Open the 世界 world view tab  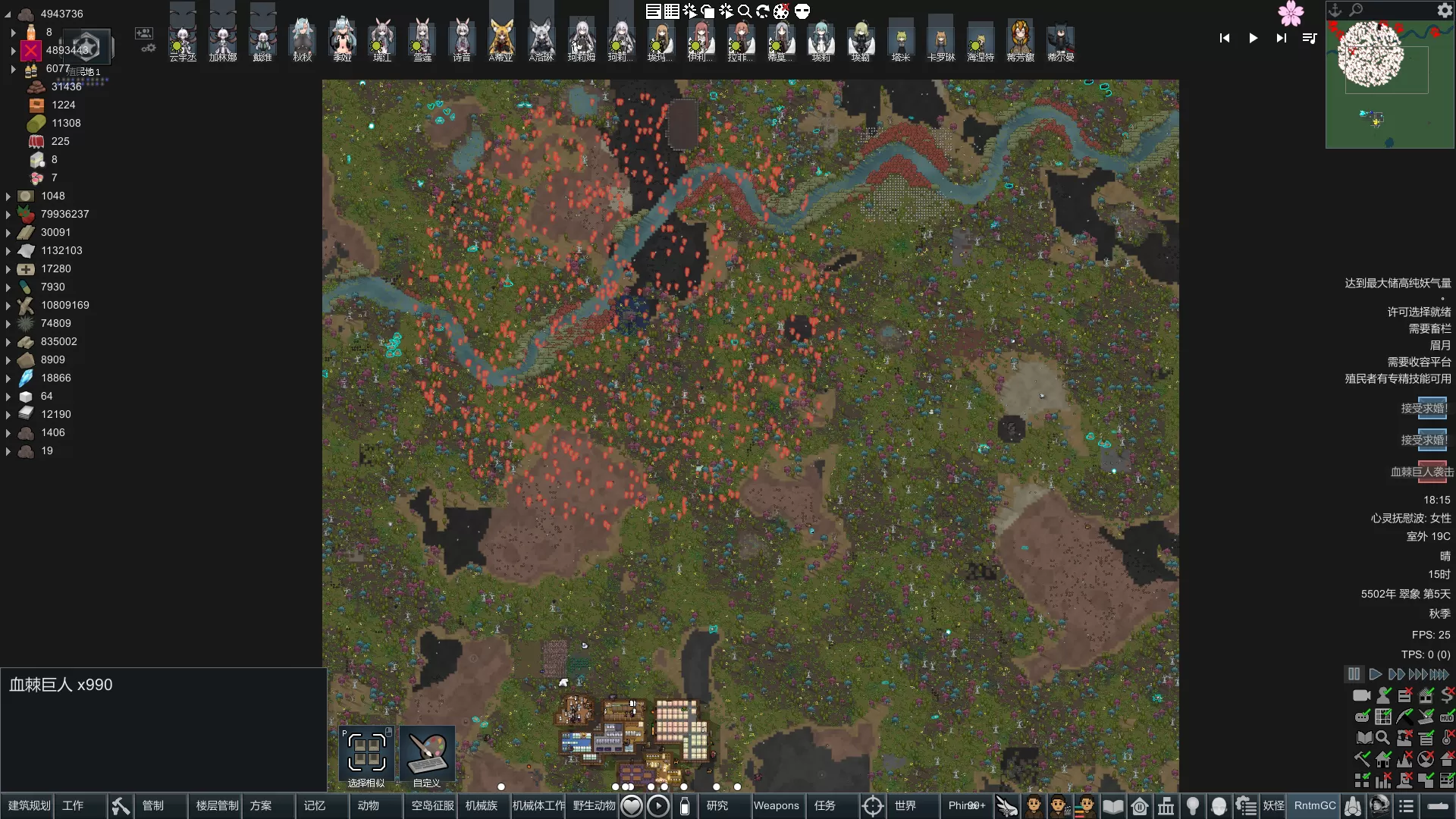pos(905,805)
